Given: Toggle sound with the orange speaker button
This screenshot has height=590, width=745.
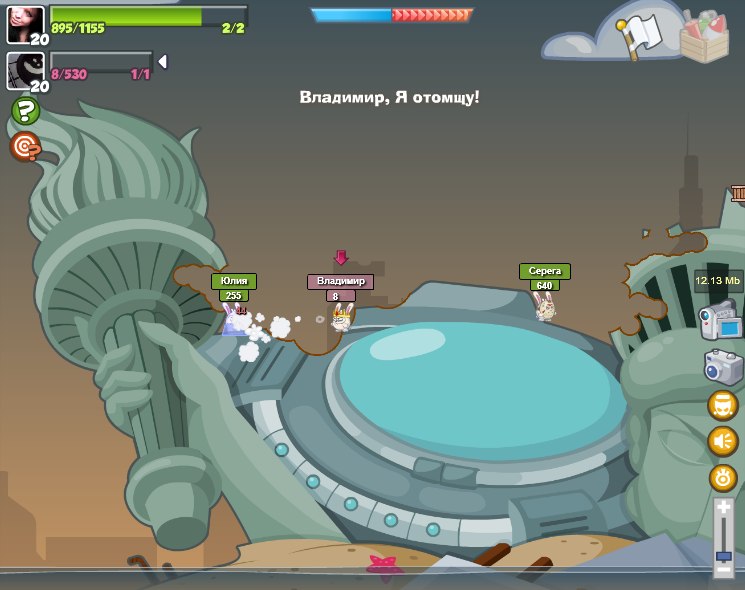Looking at the screenshot, I should 723,441.
